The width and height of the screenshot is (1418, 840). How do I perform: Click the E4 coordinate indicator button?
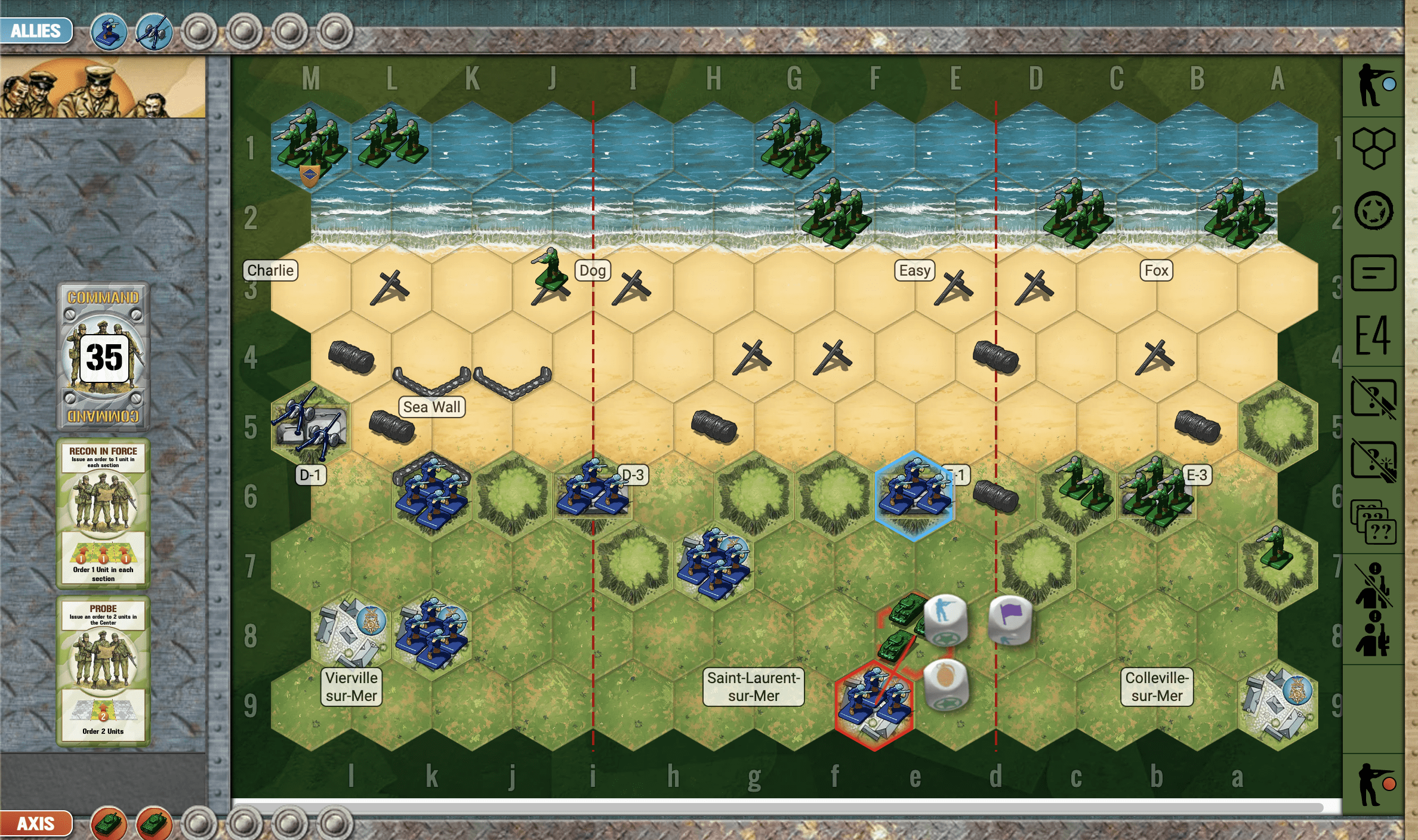(1373, 335)
